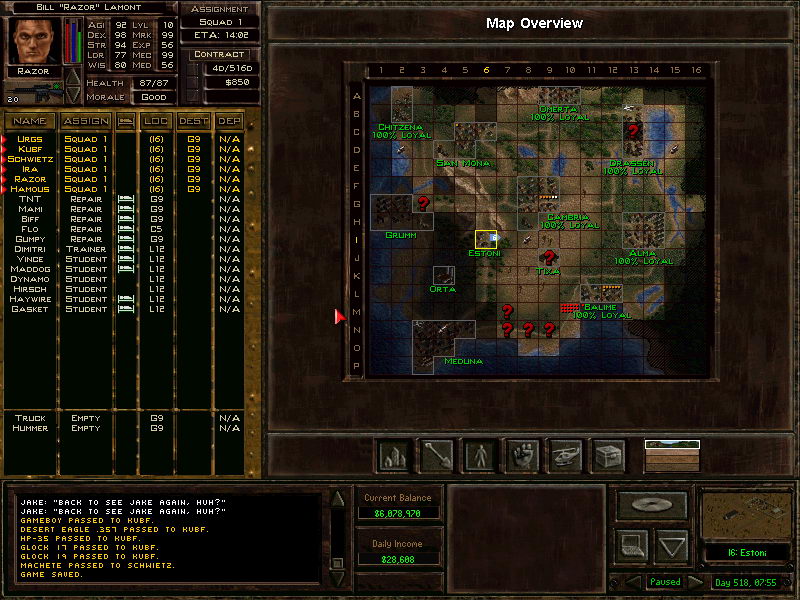Select the Truck vehicle row
The image size is (800, 600).
click(x=30, y=418)
